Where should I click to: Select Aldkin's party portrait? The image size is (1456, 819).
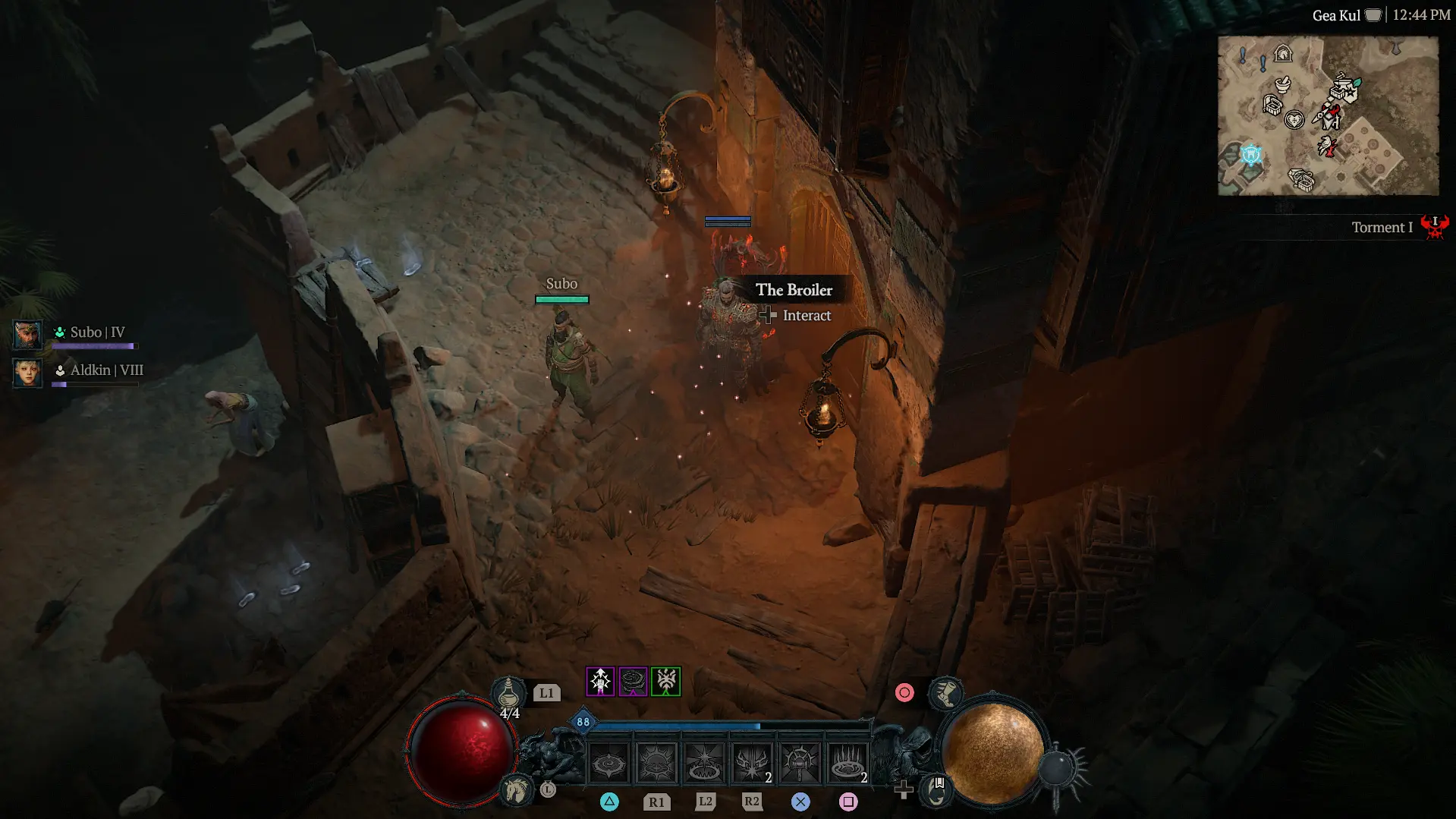27,373
